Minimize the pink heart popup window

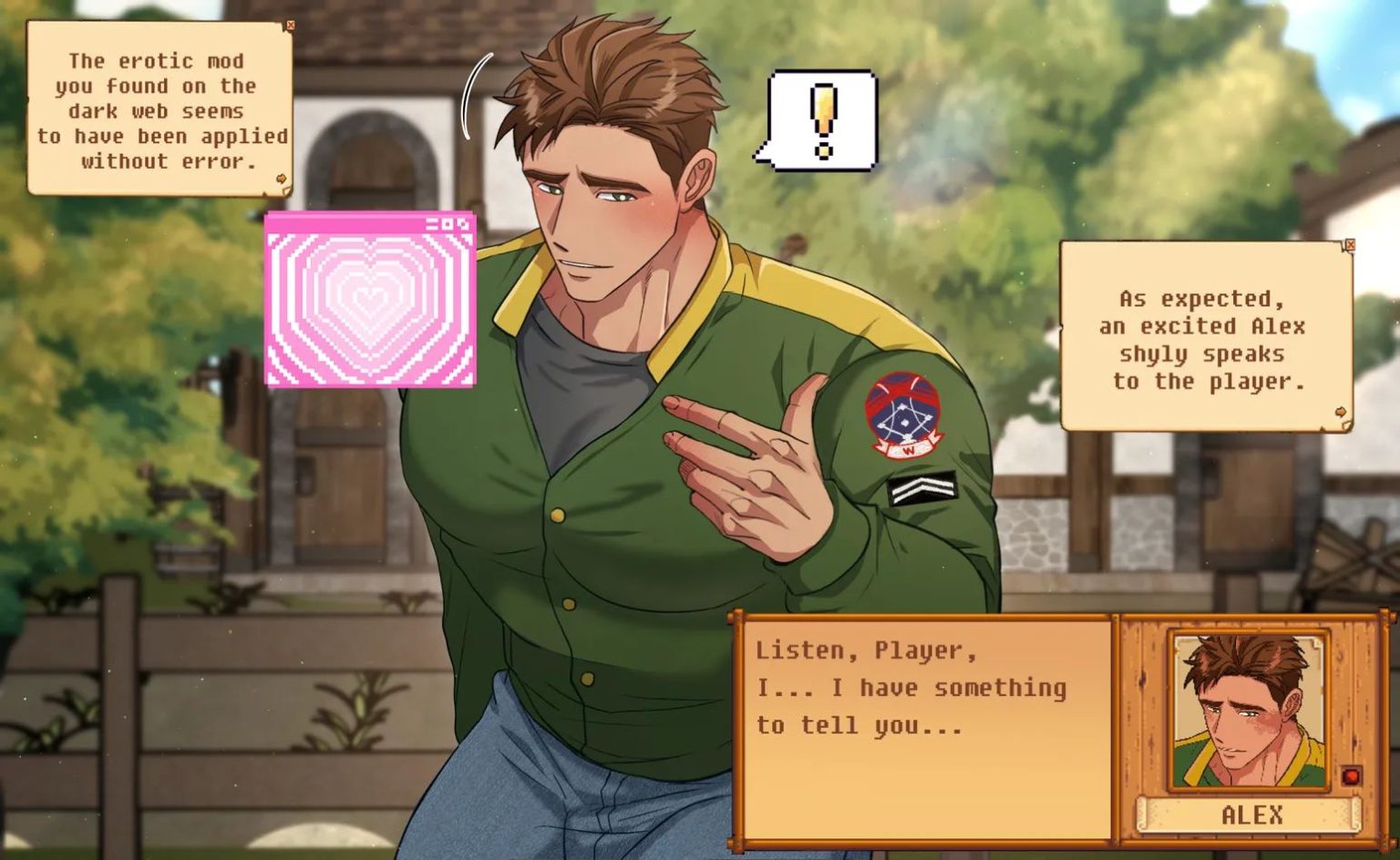[x=432, y=223]
